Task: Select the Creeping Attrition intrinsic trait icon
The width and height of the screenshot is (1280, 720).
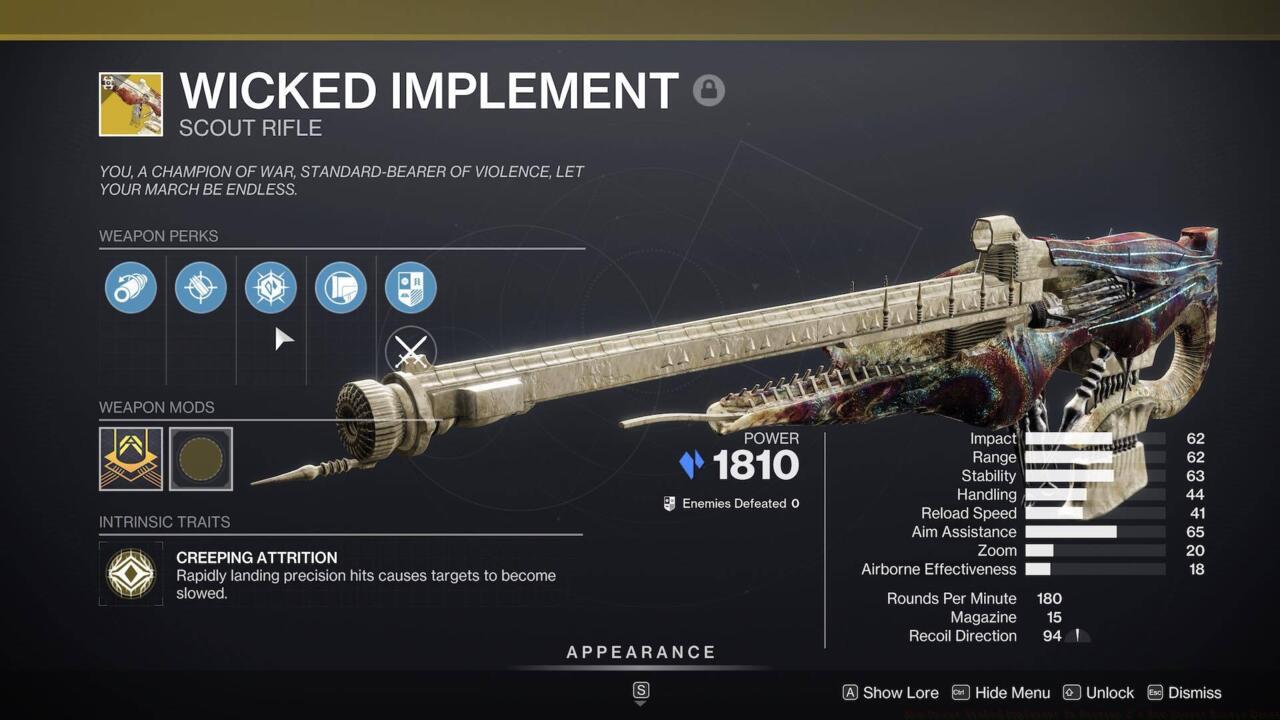Action: tap(130, 574)
